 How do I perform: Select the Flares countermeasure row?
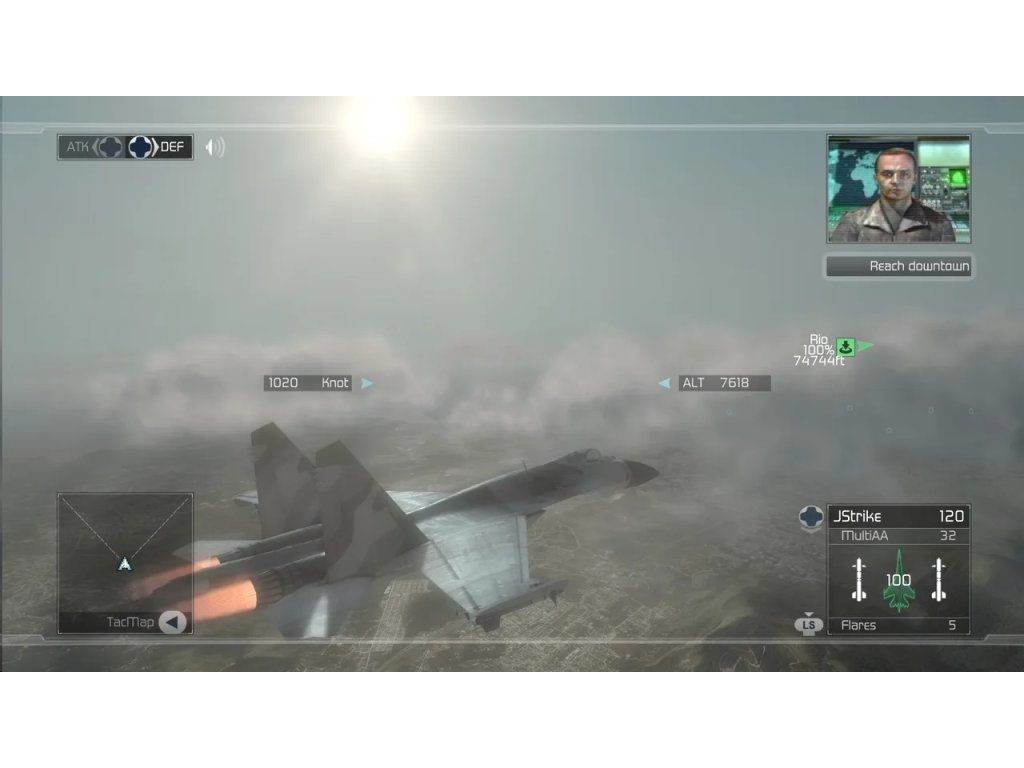tap(898, 626)
